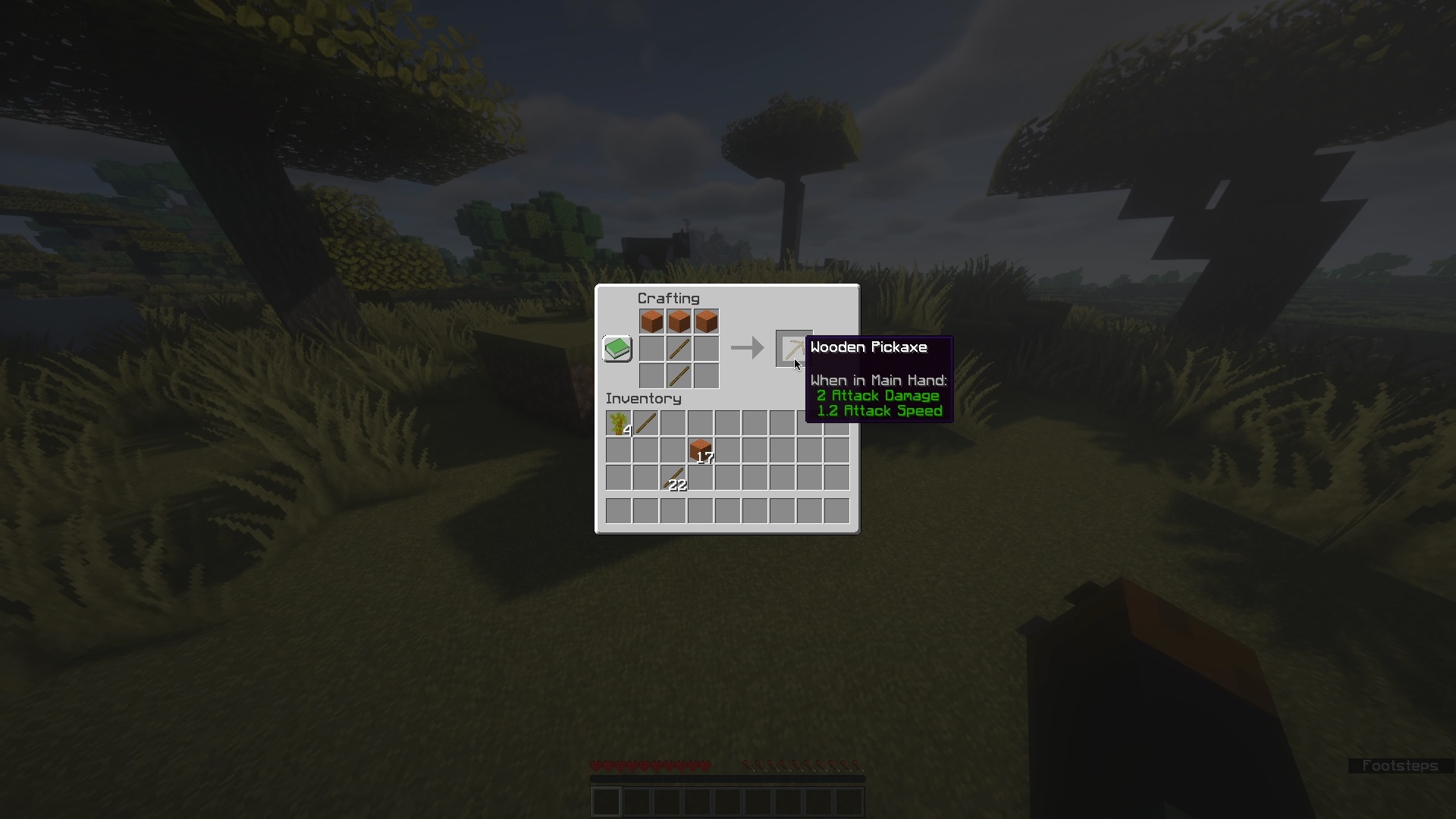
Task: Grab the stack of 17 granite blocks from inventory
Action: tap(699, 449)
